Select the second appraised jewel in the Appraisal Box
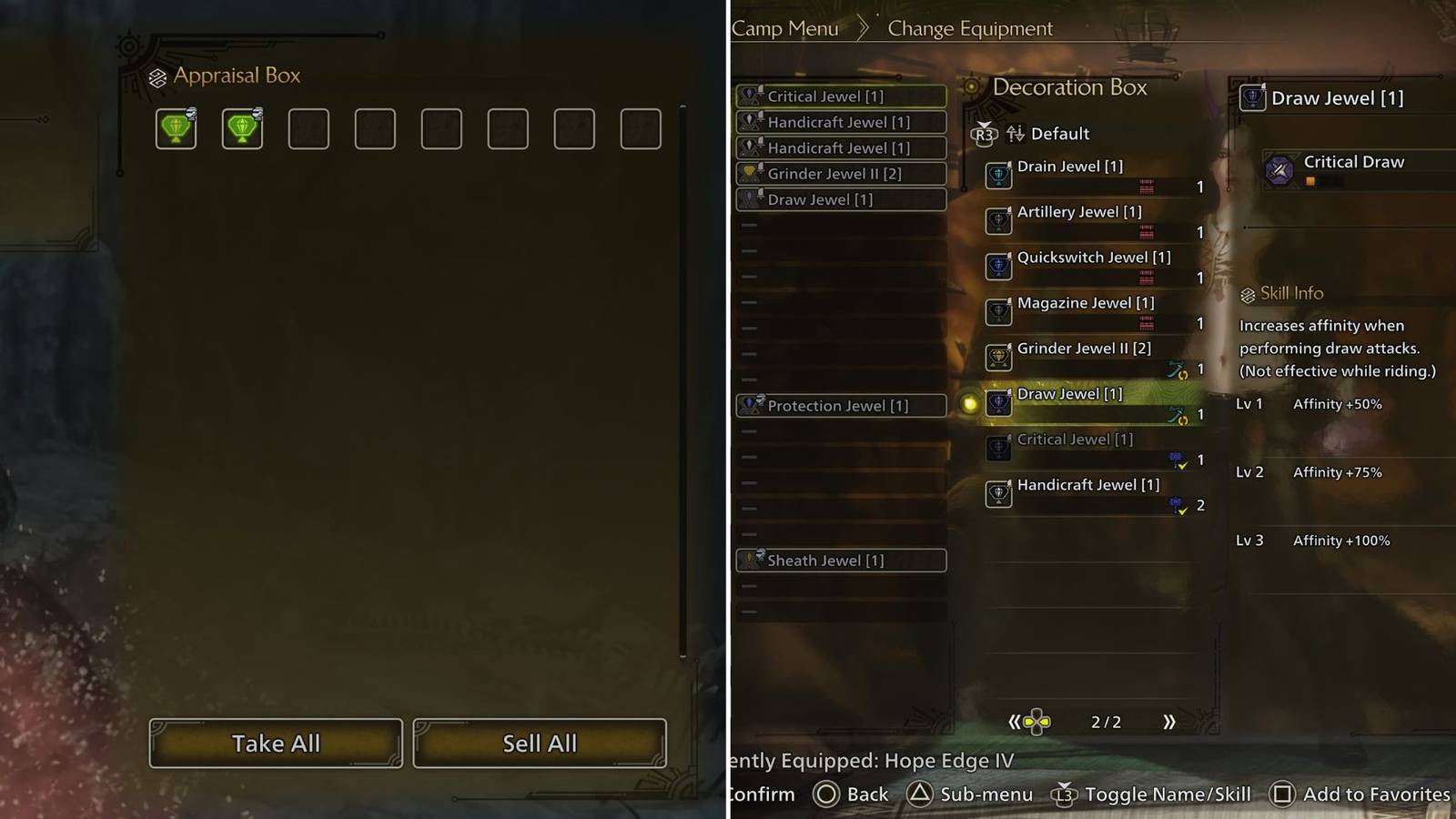Viewport: 1456px width, 819px height. coord(241,128)
